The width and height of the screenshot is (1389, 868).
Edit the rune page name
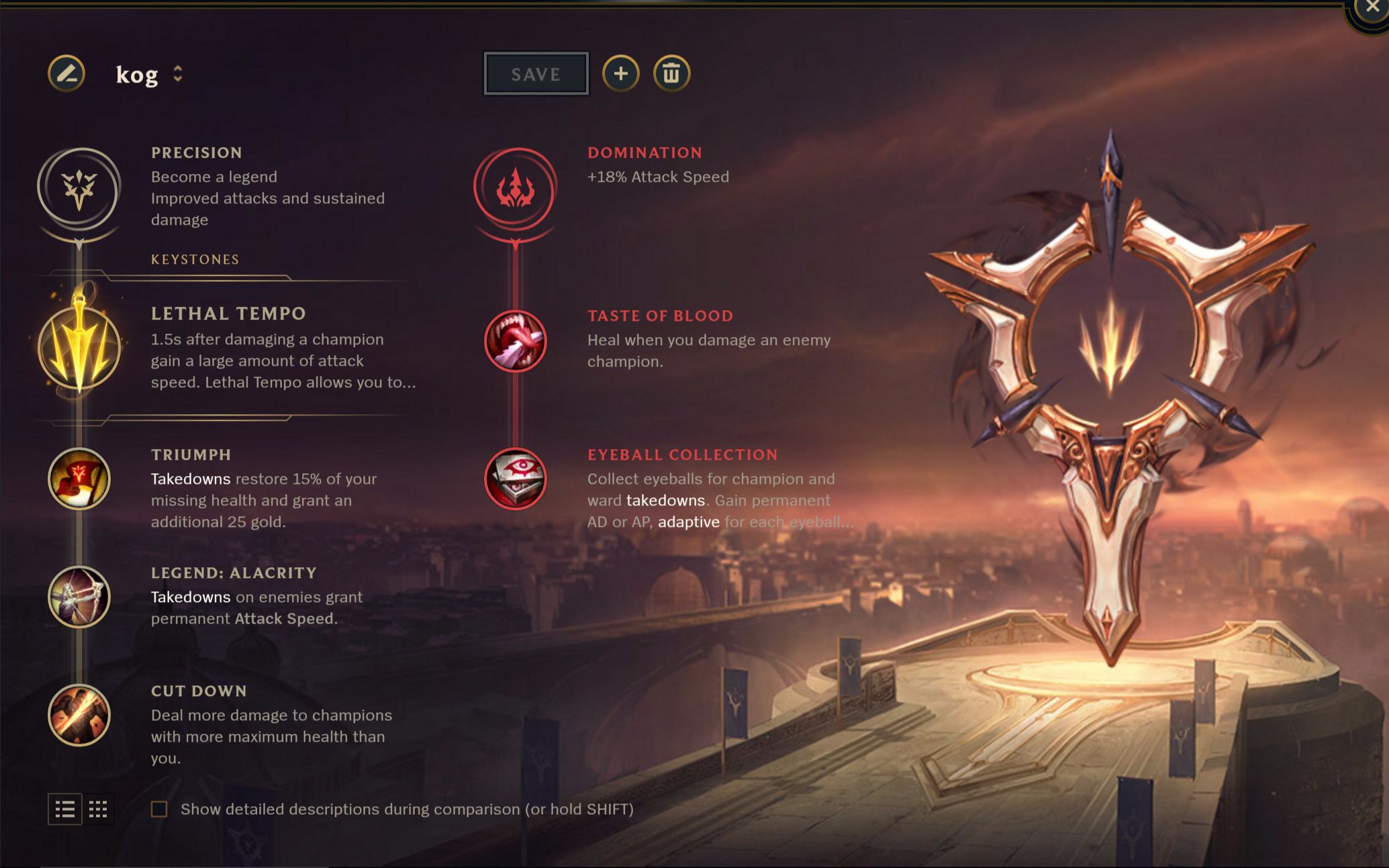[66, 73]
